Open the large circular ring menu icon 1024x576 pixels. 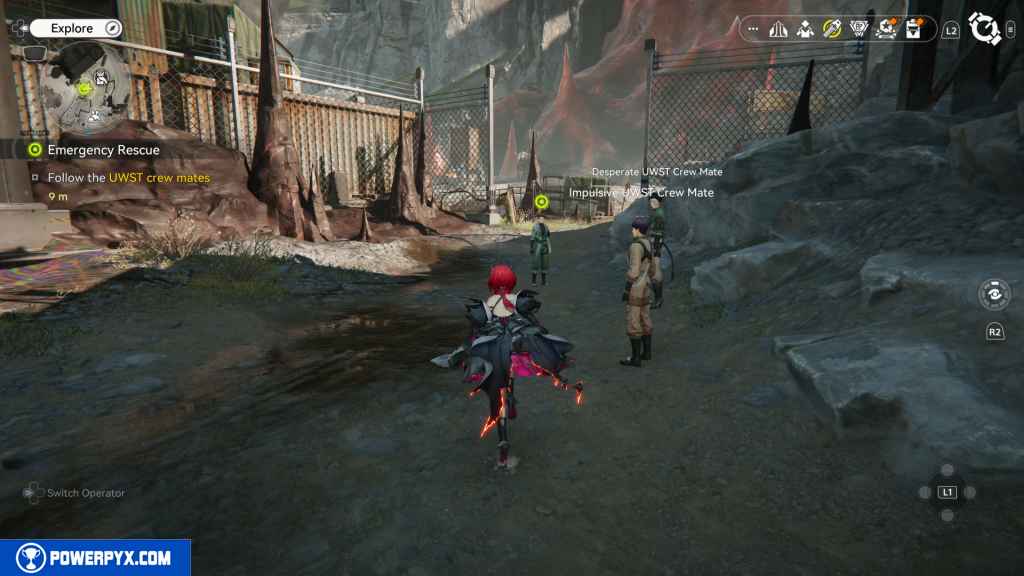pos(985,29)
